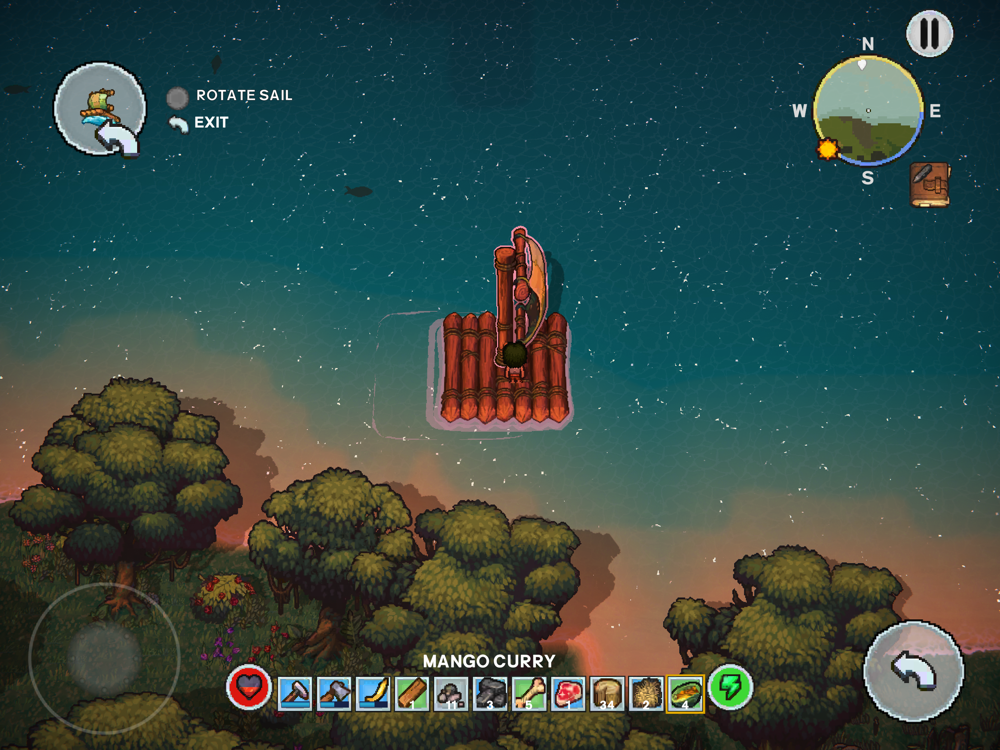Select the log stump stack of 34

[x=607, y=693]
